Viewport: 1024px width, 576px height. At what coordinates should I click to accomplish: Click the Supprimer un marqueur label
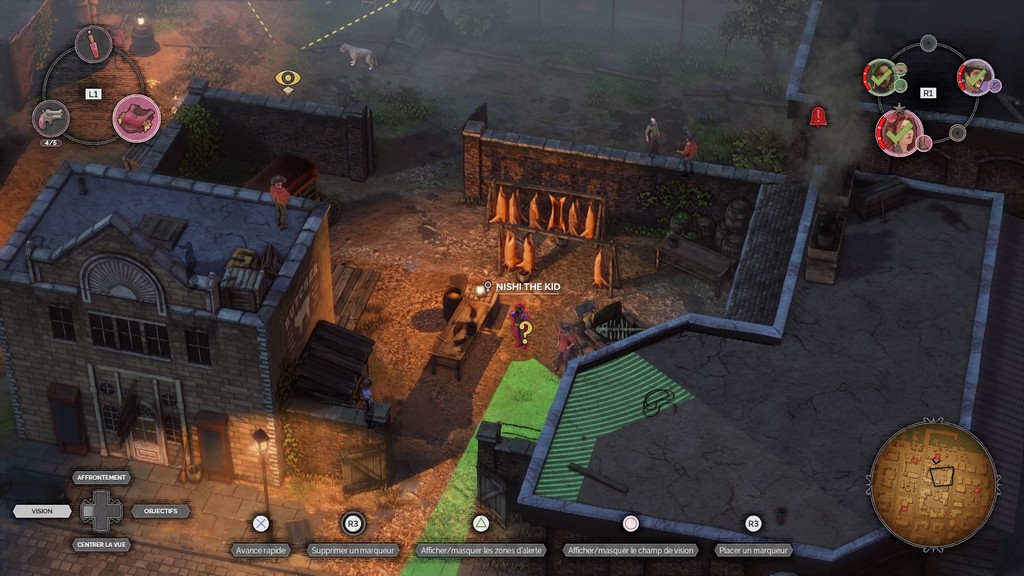(352, 550)
